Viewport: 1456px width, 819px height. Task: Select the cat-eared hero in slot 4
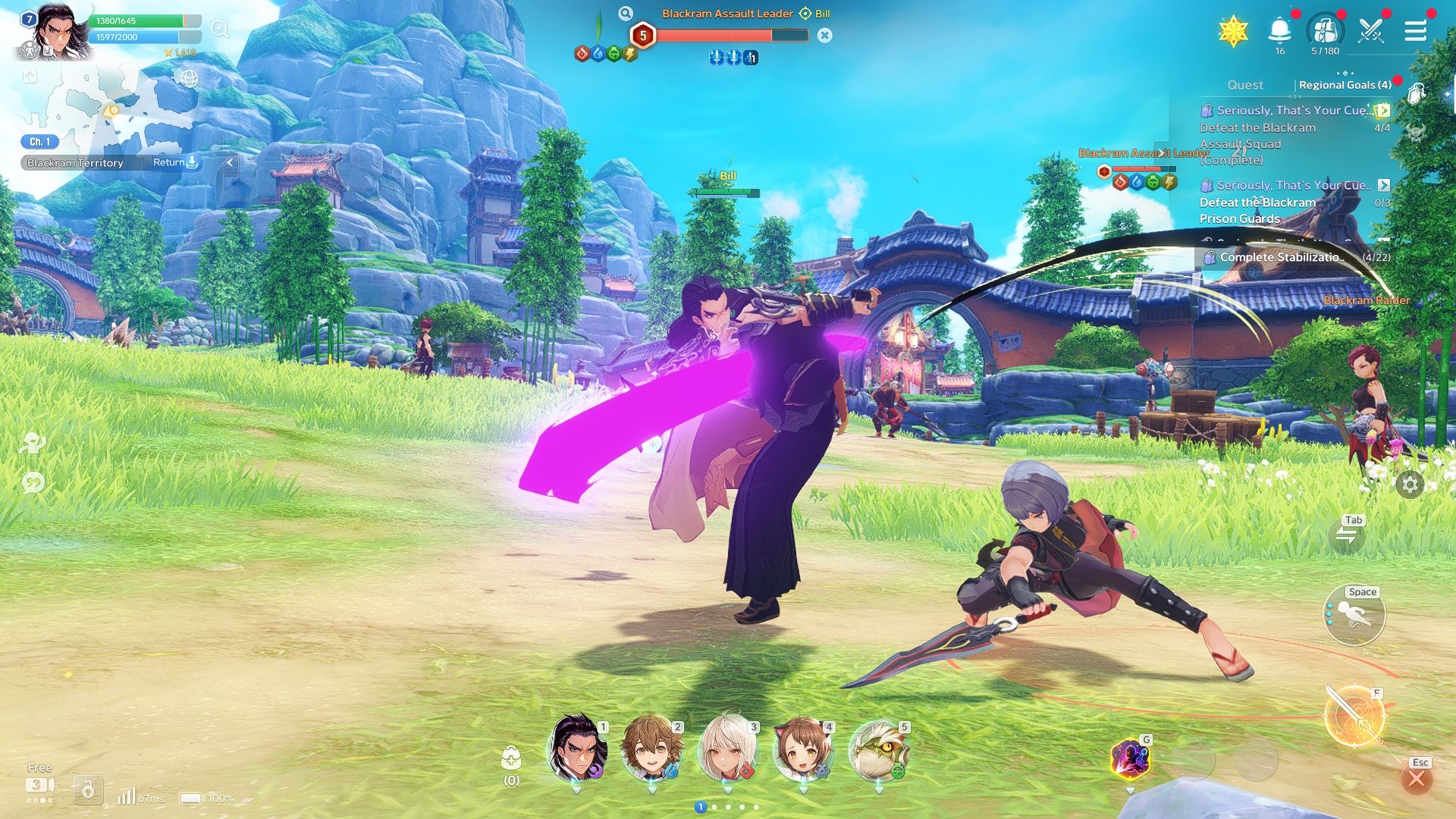(802, 749)
